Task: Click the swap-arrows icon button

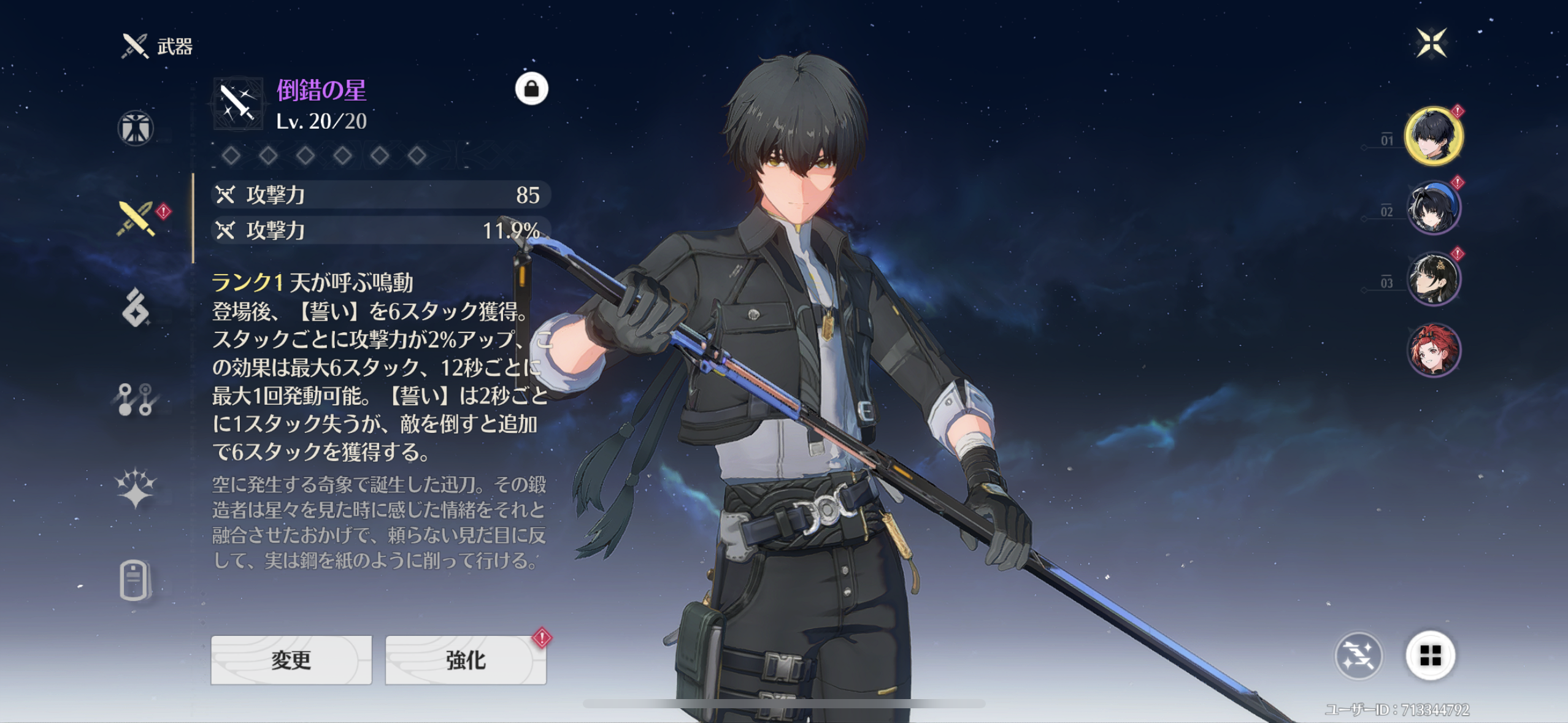Action: coord(1358,656)
